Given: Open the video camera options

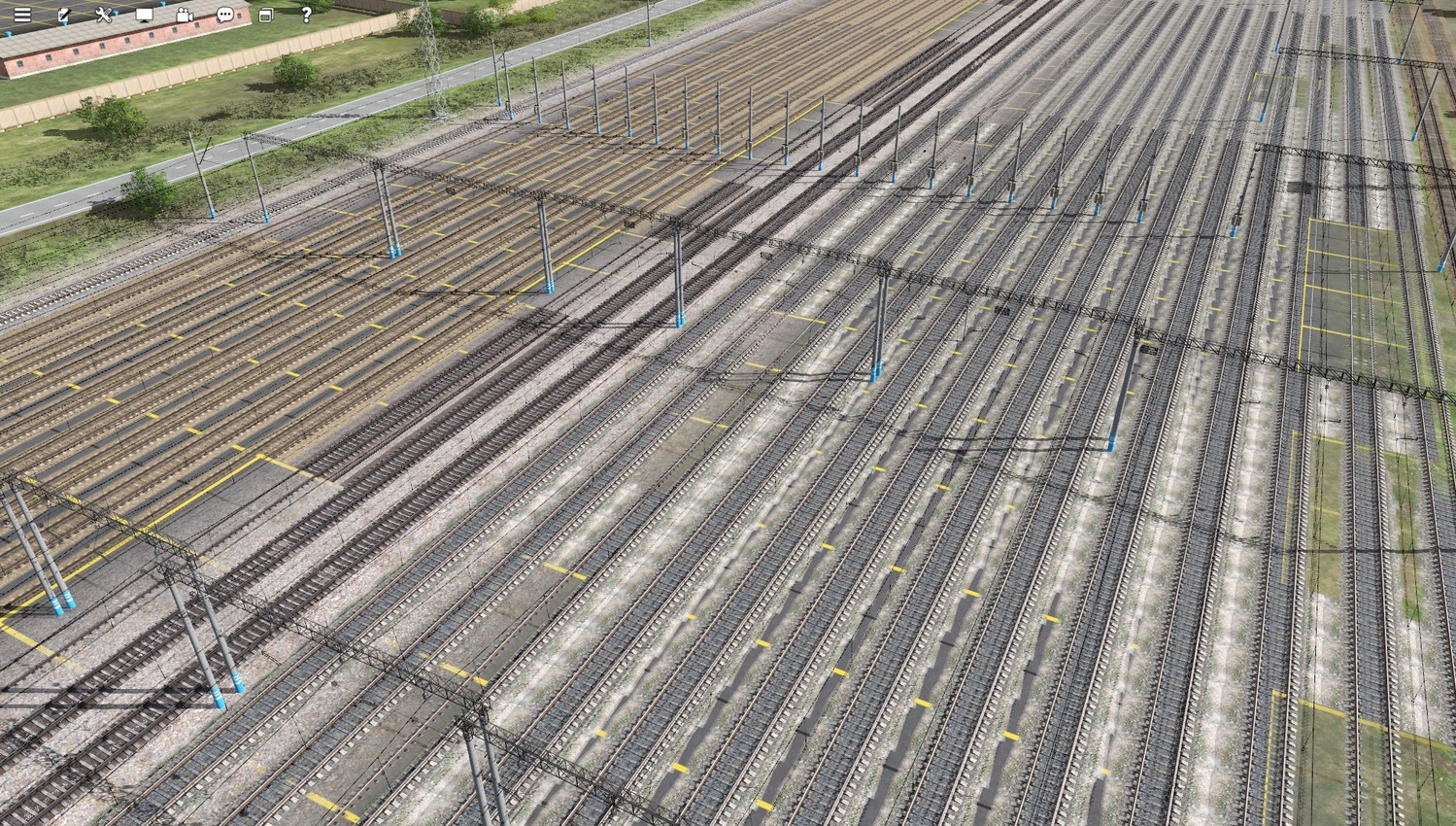Looking at the screenshot, I should coord(185,15).
